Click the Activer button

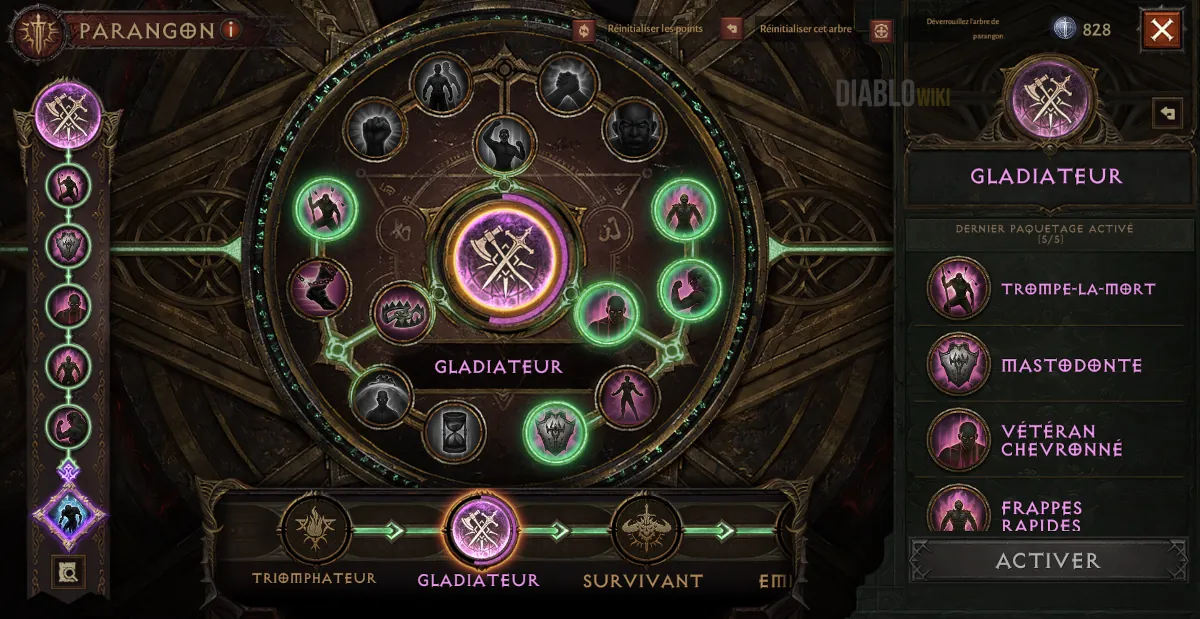pos(1047,561)
